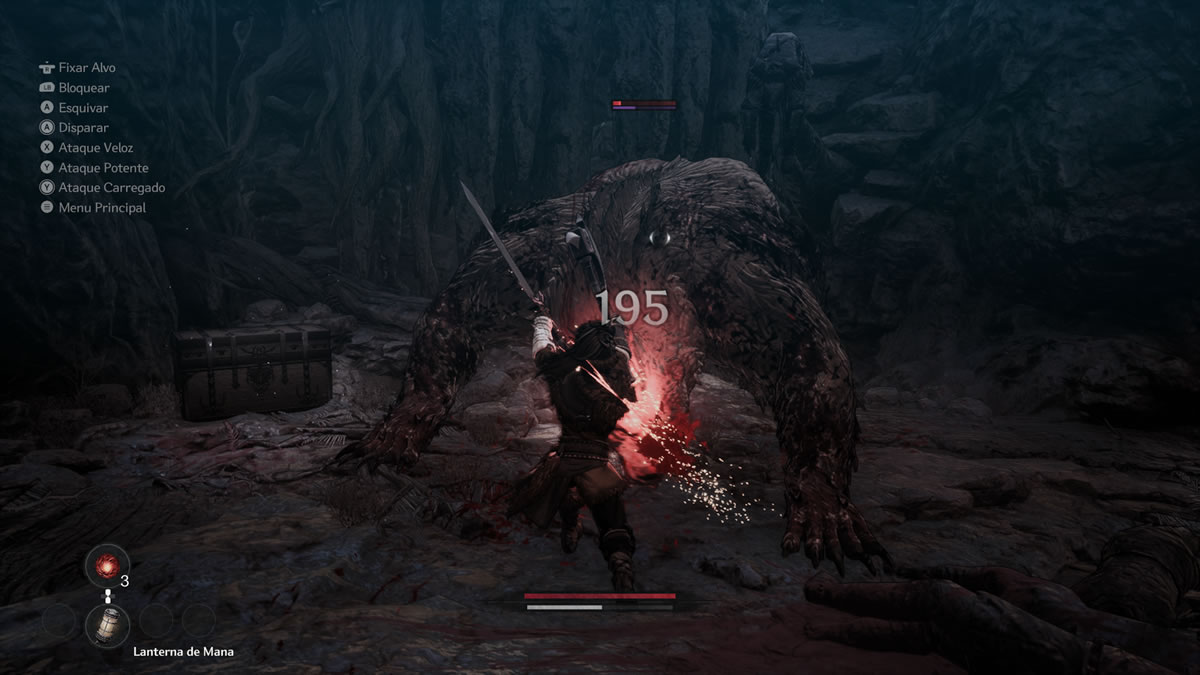Select the red healing orb item slot
Viewport: 1200px width, 675px height.
[x=106, y=566]
